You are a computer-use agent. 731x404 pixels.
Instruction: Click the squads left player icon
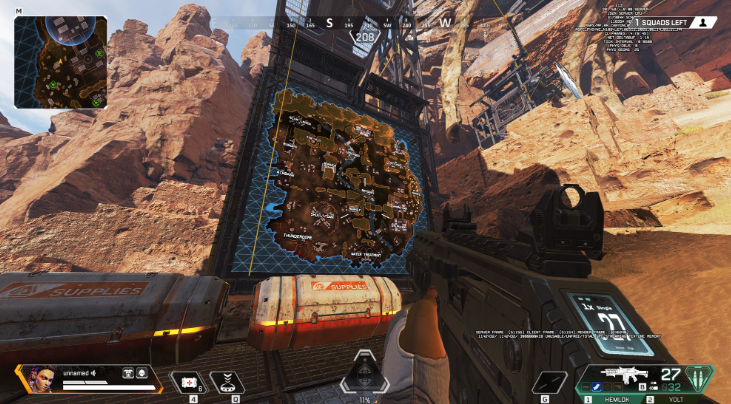706,21
